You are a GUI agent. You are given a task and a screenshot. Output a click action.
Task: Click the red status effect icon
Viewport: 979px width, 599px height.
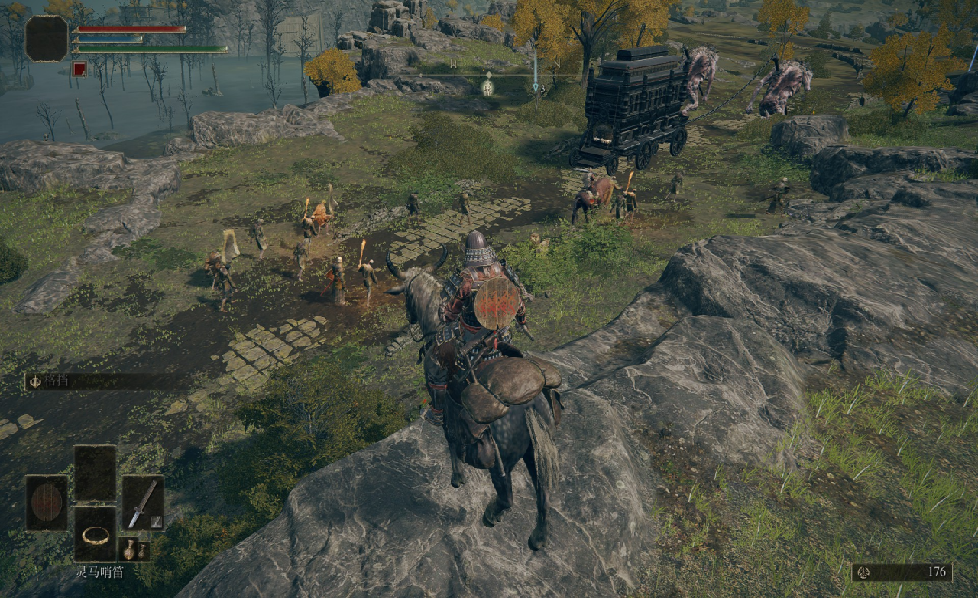click(x=79, y=69)
